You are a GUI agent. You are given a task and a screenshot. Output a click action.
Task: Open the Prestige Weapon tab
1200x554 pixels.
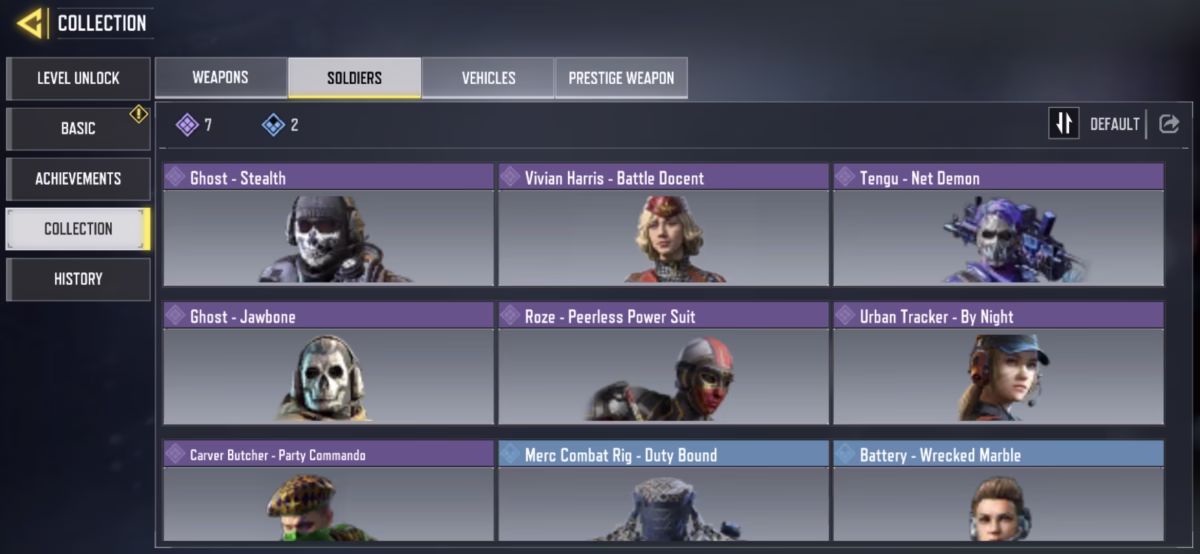[x=621, y=78]
